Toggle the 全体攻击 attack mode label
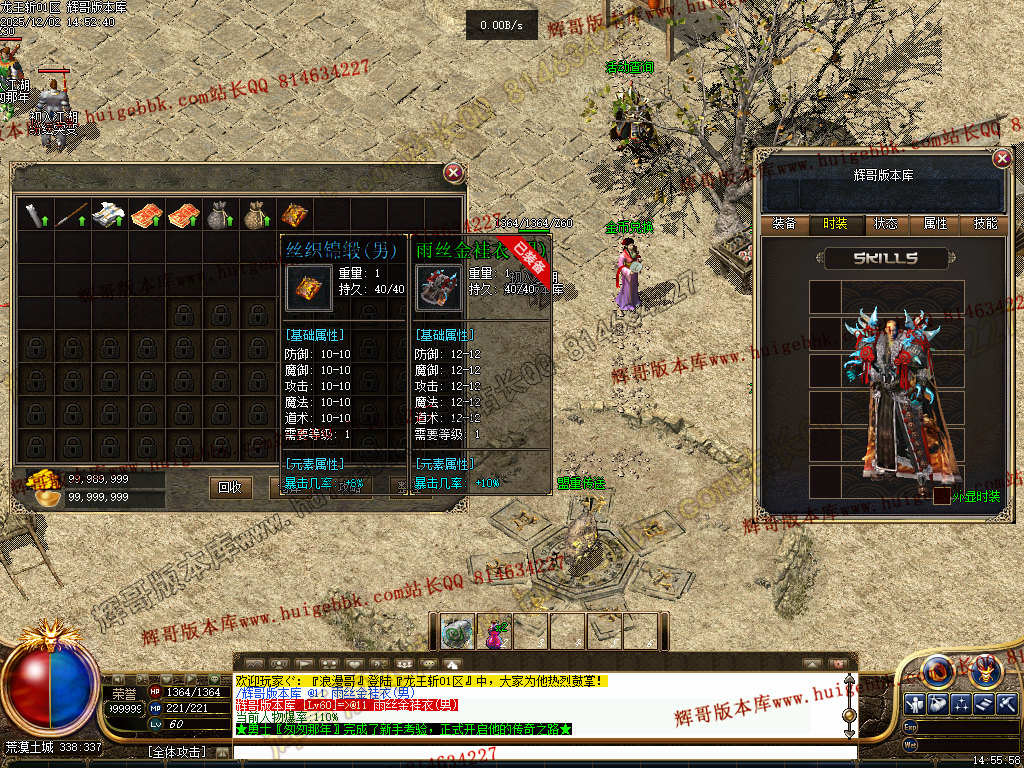1024x768 pixels. 177,750
